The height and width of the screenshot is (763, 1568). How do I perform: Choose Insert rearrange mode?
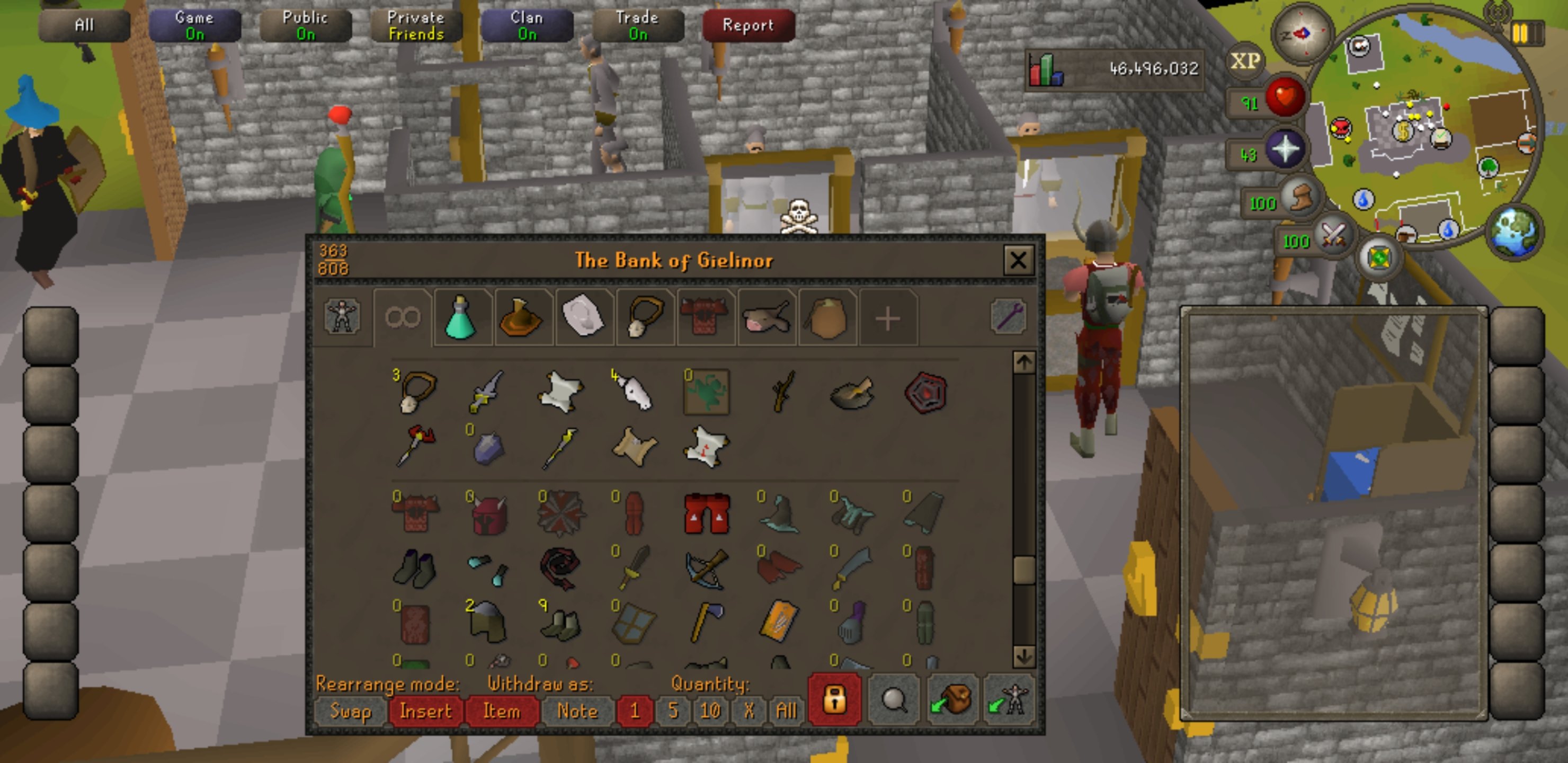[x=425, y=711]
